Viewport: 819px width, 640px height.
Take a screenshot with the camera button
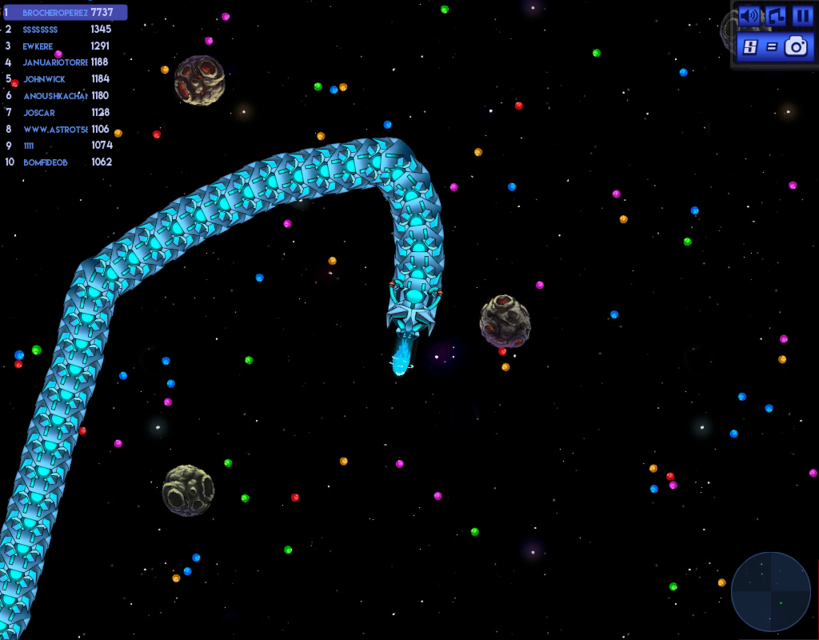tap(796, 46)
